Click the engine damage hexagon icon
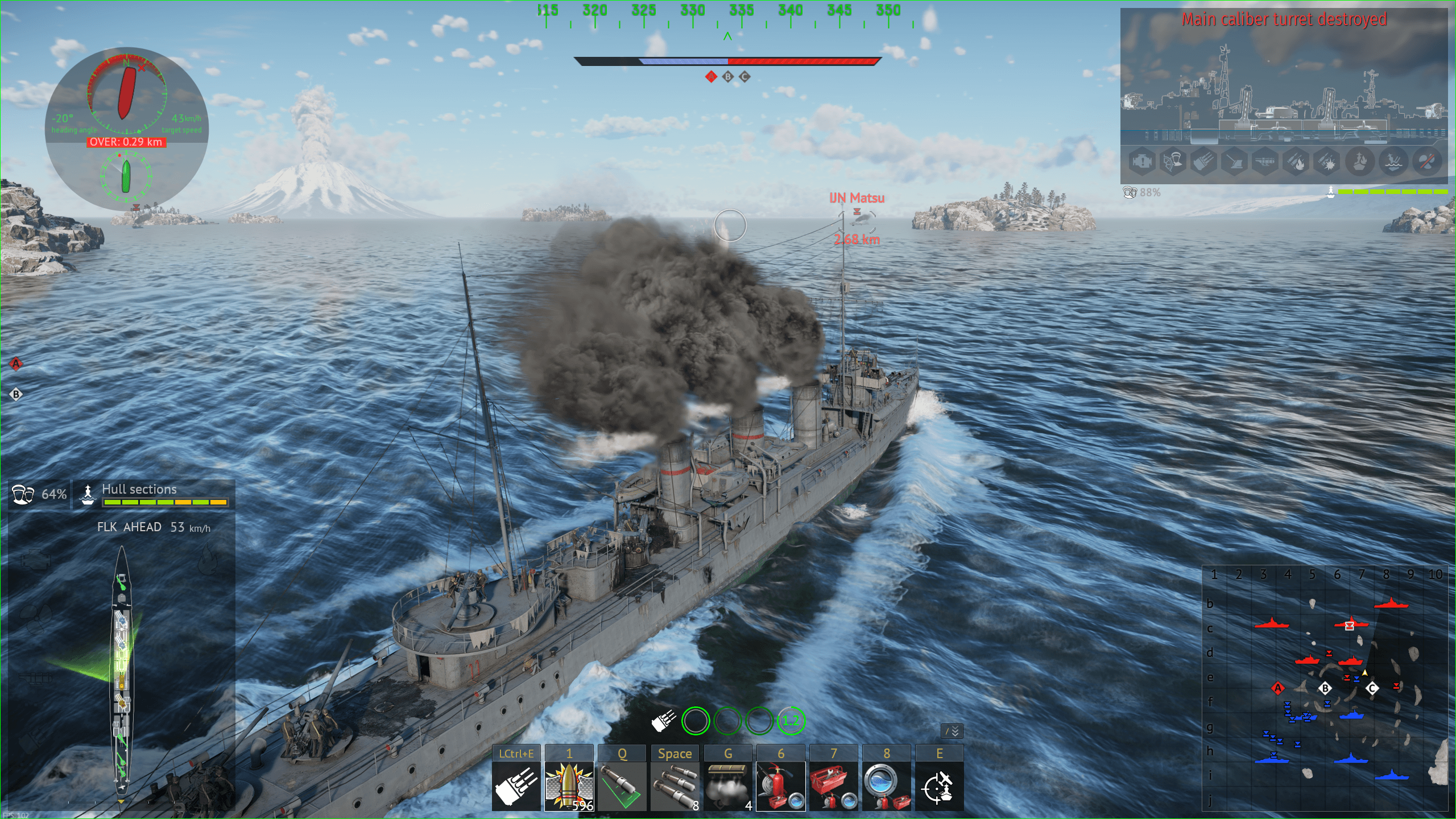 point(1141,163)
